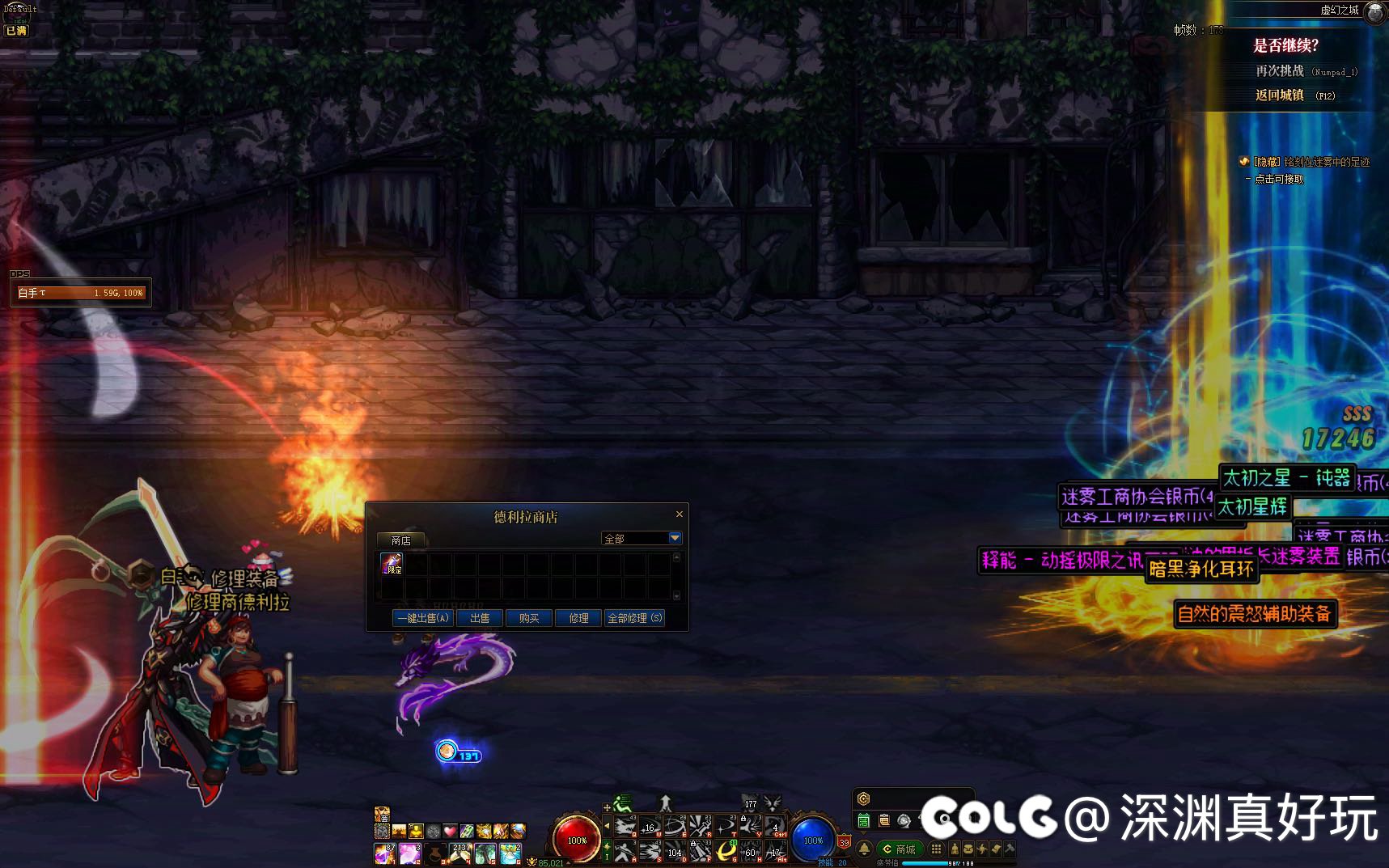Open the 全部 category dropdown in shop
This screenshot has width=1389, height=868.
tap(675, 538)
